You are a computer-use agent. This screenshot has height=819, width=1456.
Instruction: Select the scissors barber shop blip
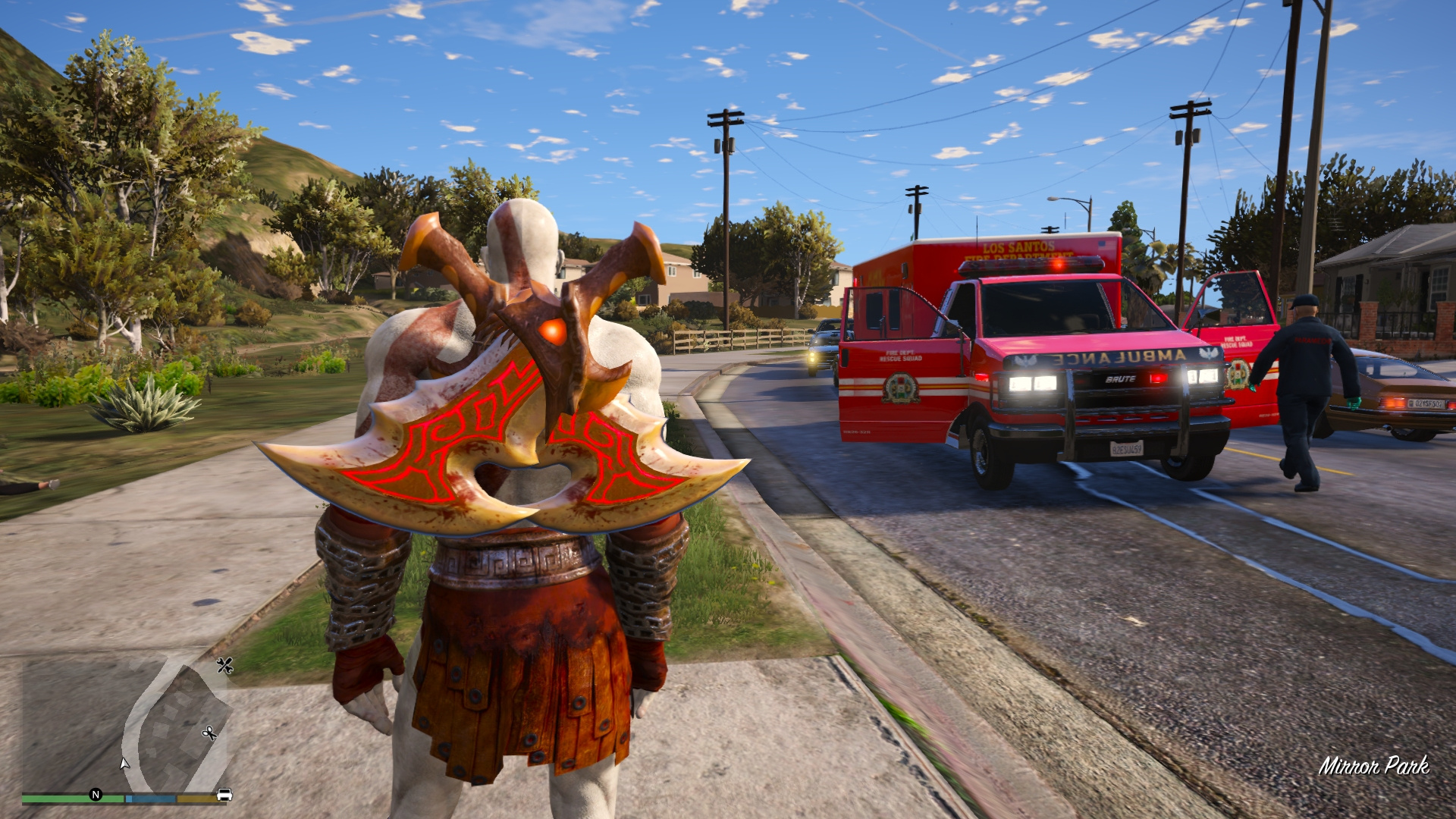point(209,733)
